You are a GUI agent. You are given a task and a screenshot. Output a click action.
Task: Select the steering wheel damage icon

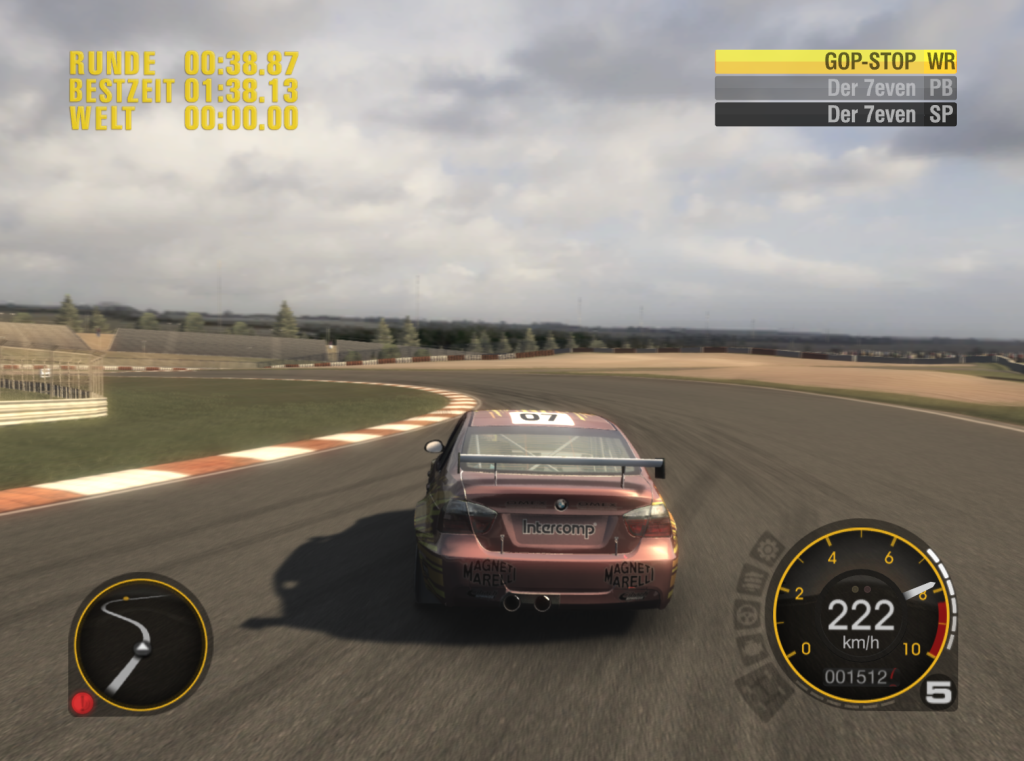point(746,613)
